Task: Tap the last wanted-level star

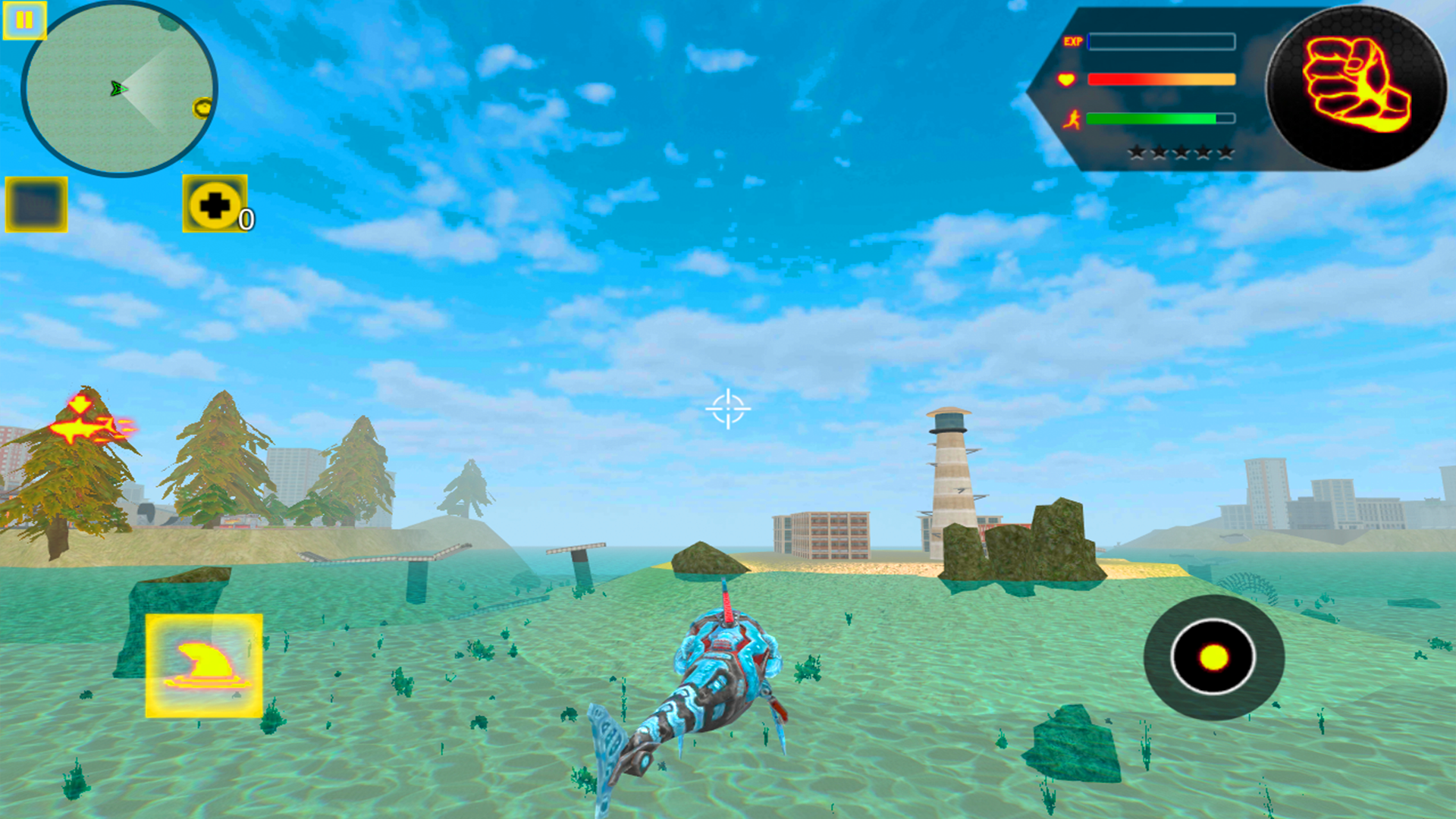Action: 1225,152
